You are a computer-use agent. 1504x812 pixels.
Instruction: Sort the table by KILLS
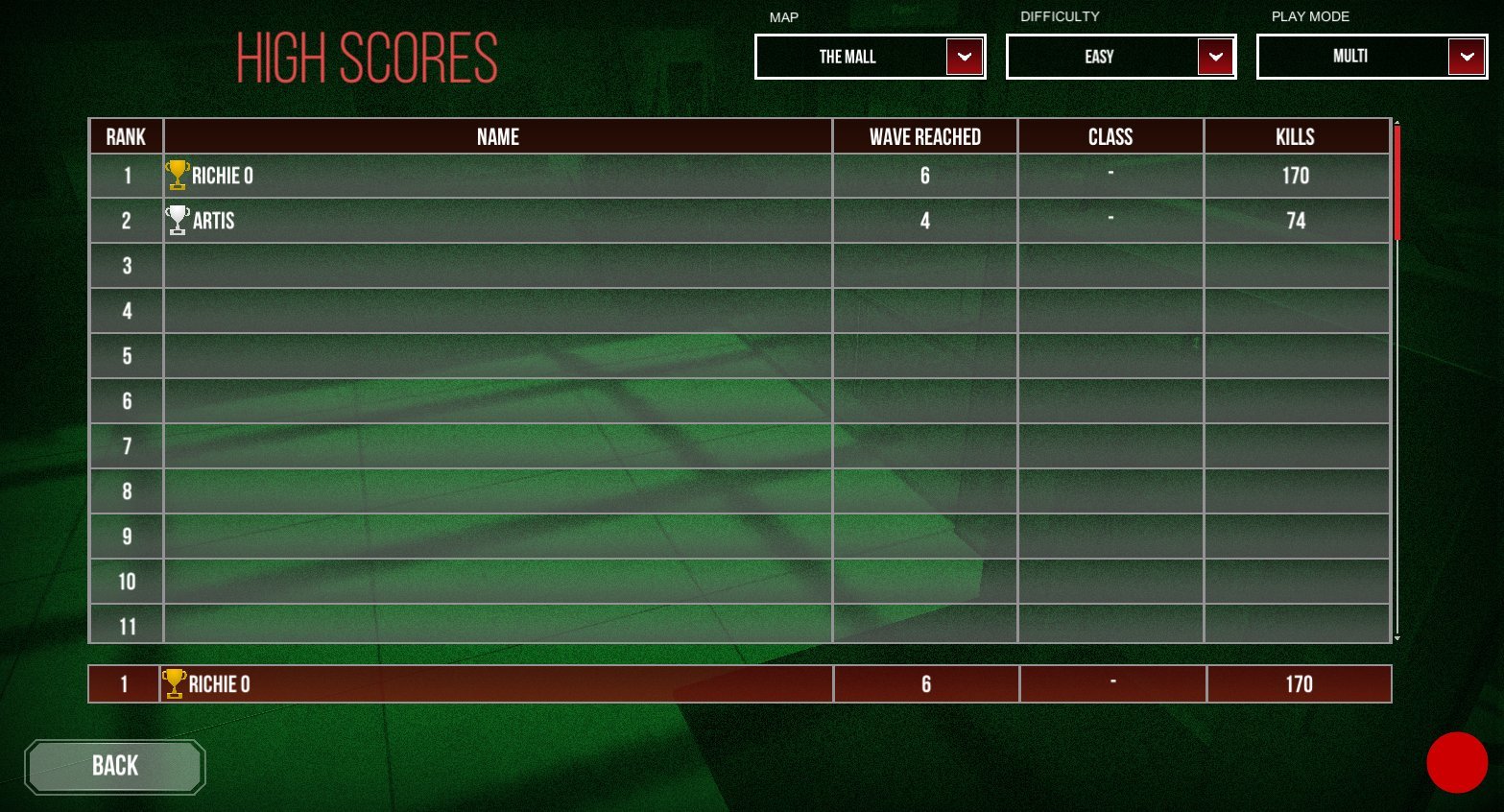pos(1296,135)
